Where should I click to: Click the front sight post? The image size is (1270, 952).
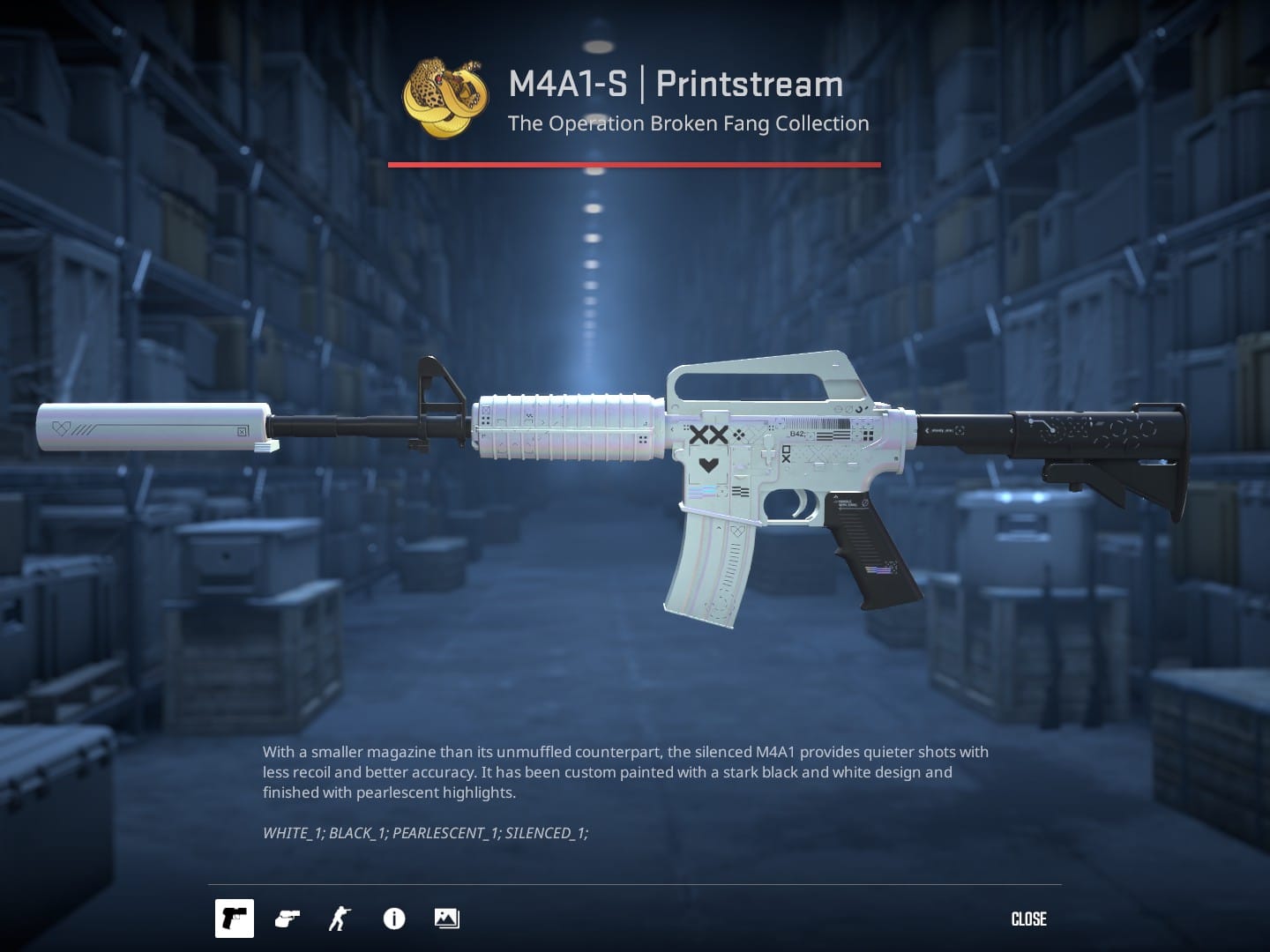(x=437, y=388)
